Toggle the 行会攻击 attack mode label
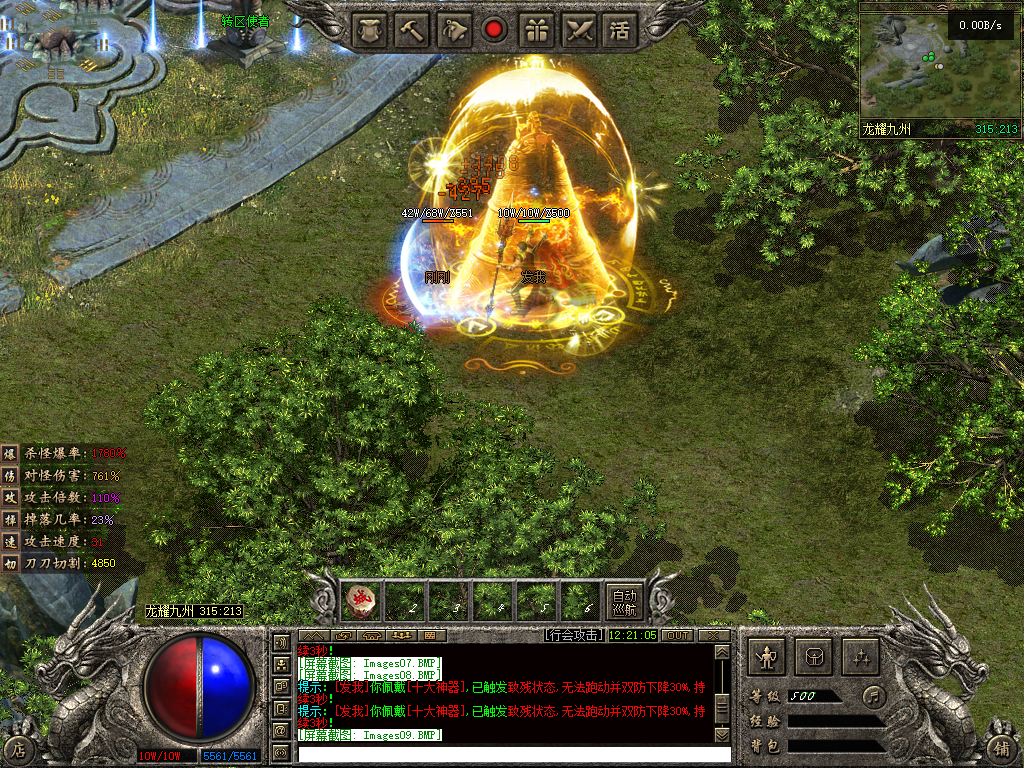This screenshot has height=768, width=1024. [x=573, y=635]
